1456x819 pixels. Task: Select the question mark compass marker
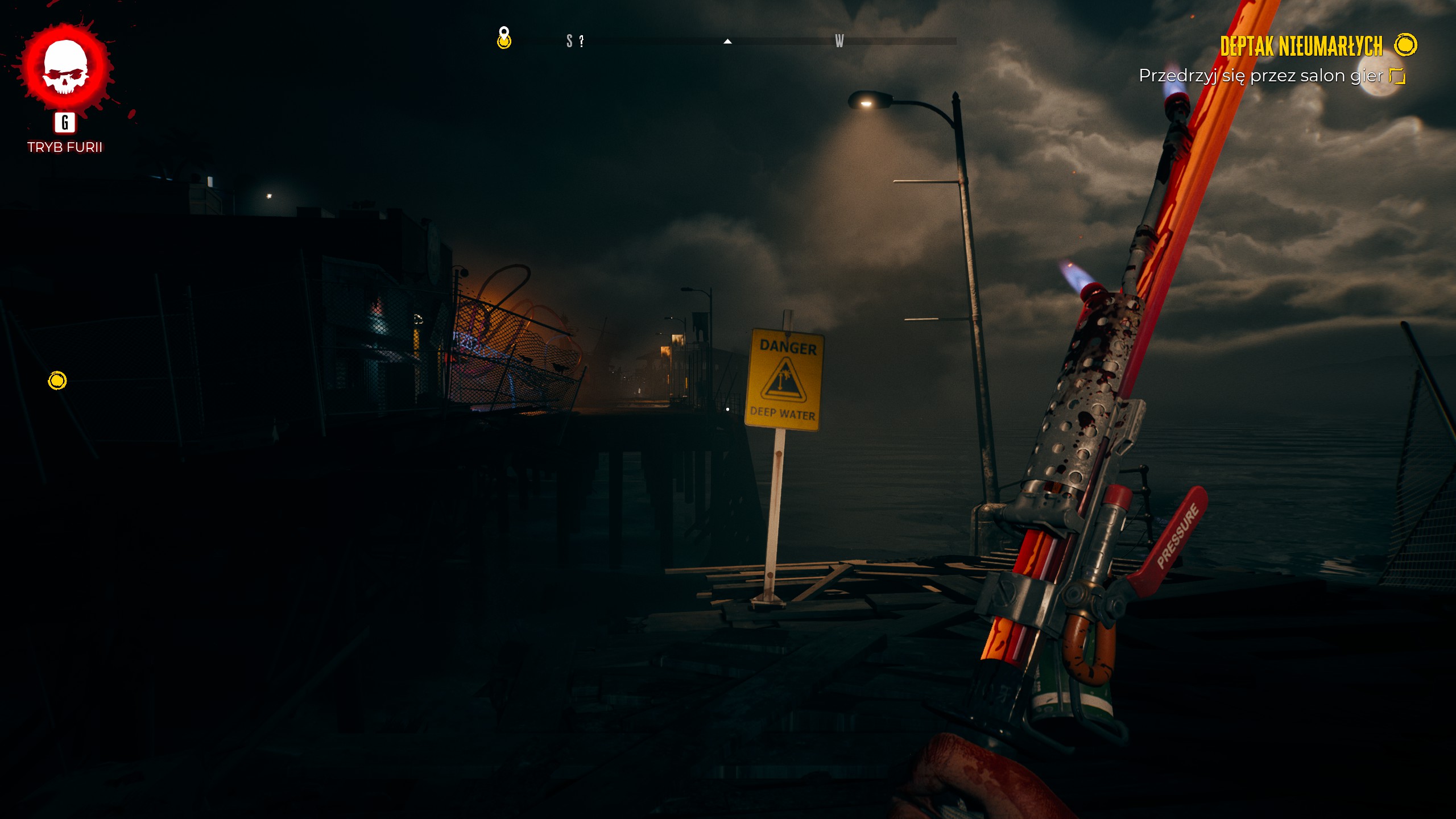tap(581, 41)
